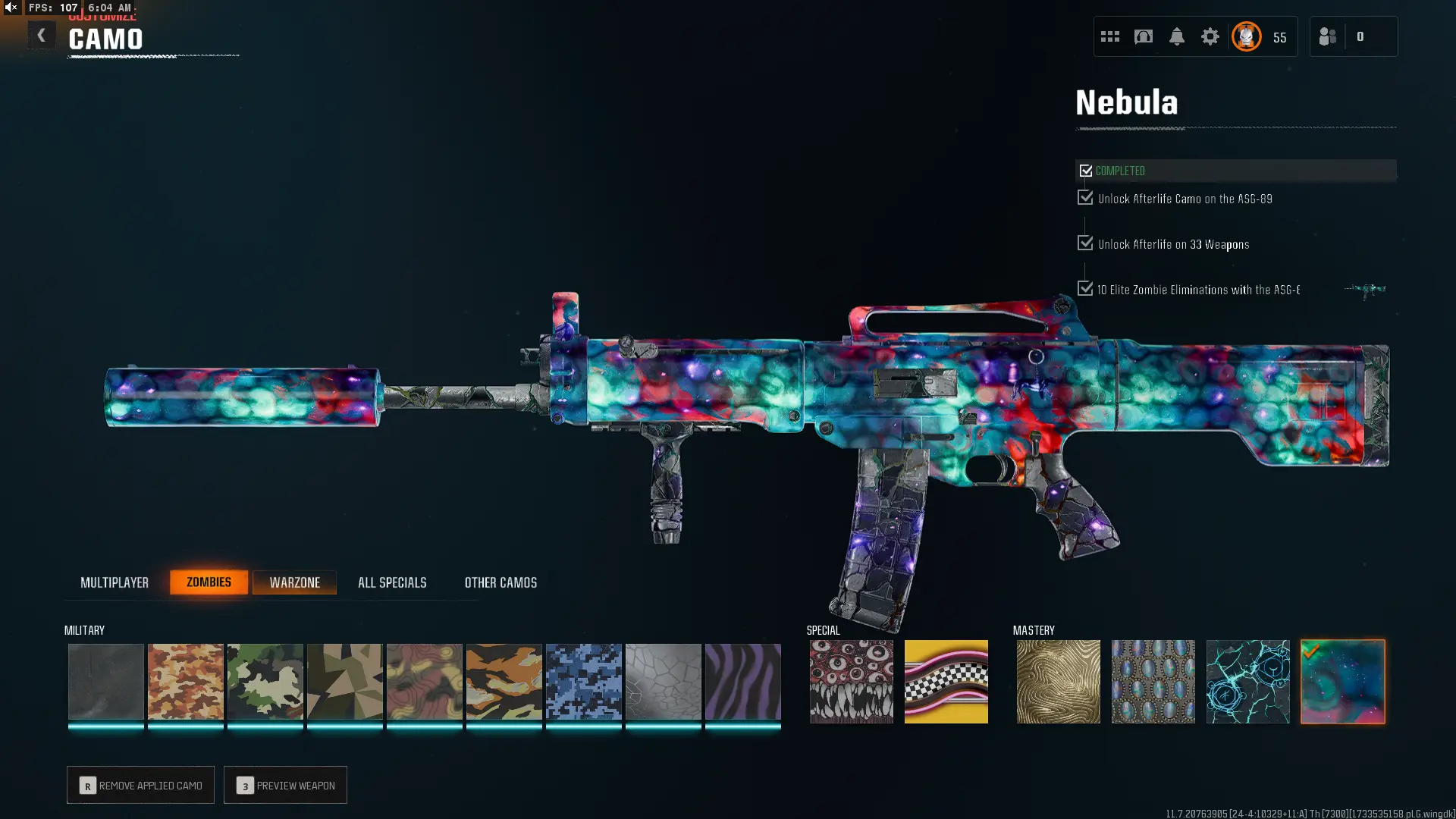Switch to the Multiplayer camo tab
This screenshot has width=1456, height=819.
point(115,582)
